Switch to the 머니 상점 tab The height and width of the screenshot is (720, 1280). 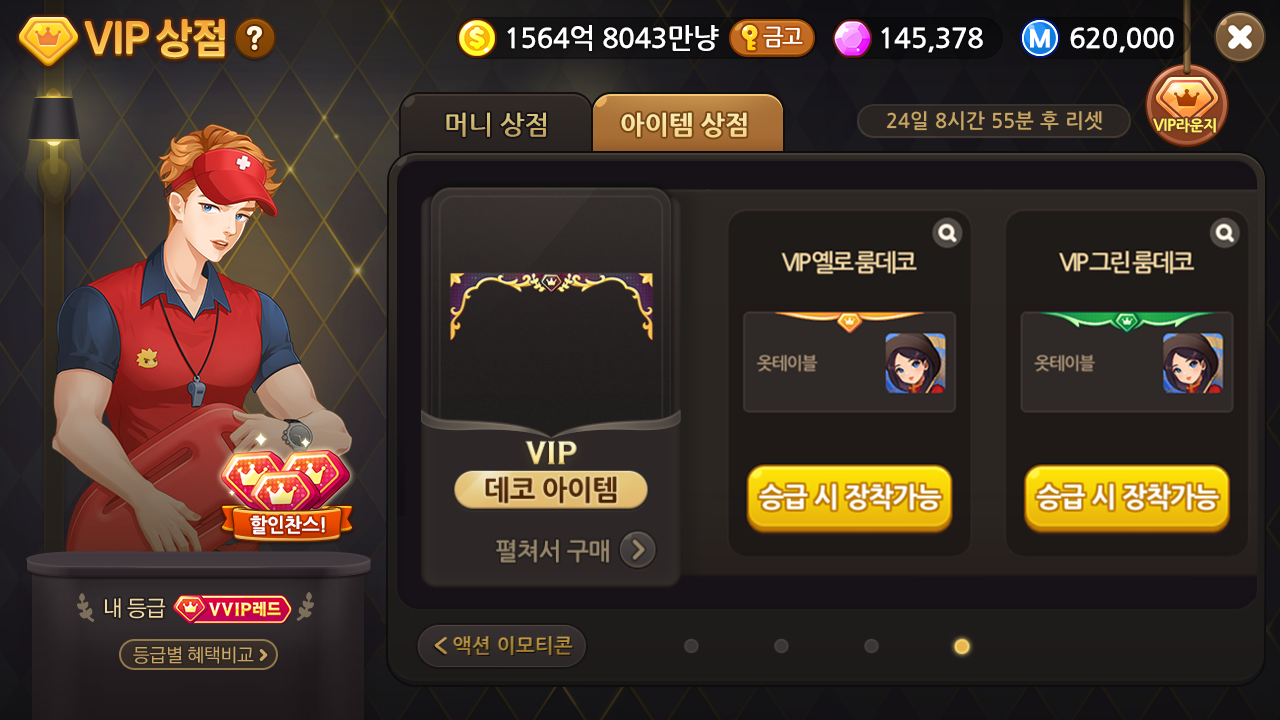497,122
